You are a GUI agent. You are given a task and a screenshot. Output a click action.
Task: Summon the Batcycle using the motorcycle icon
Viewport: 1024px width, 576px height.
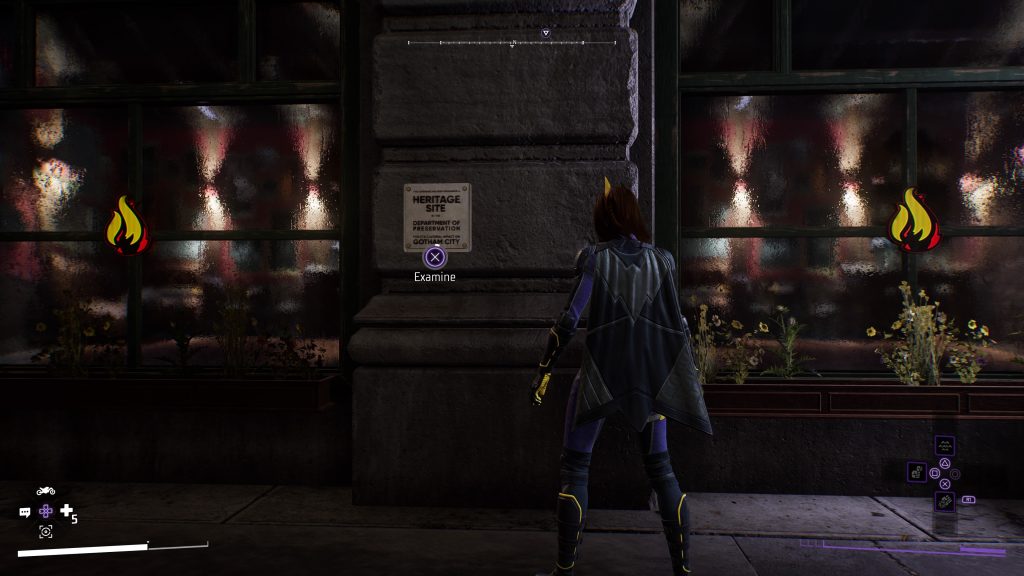pyautogui.click(x=45, y=491)
